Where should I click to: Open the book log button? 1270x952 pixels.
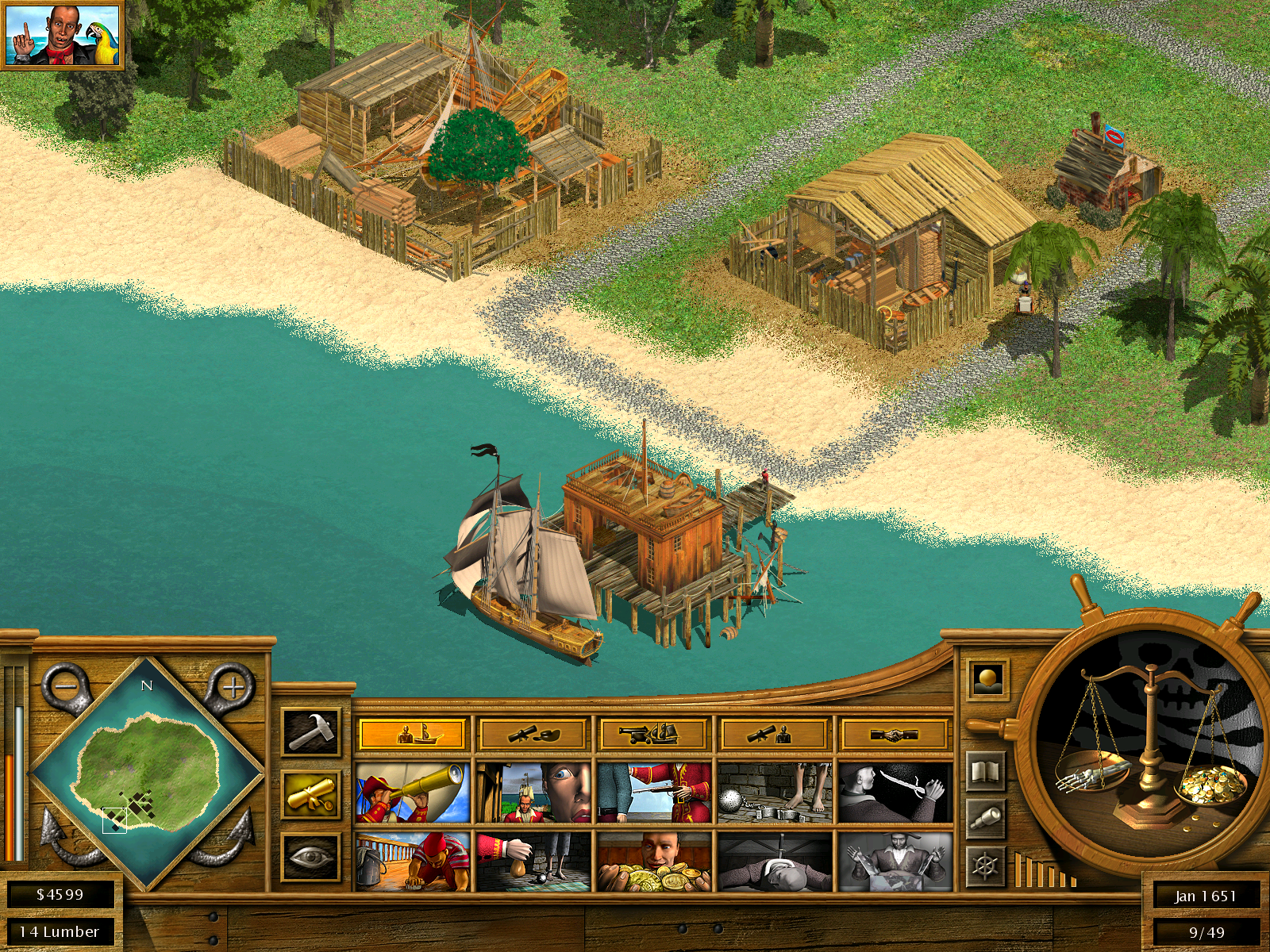[985, 771]
